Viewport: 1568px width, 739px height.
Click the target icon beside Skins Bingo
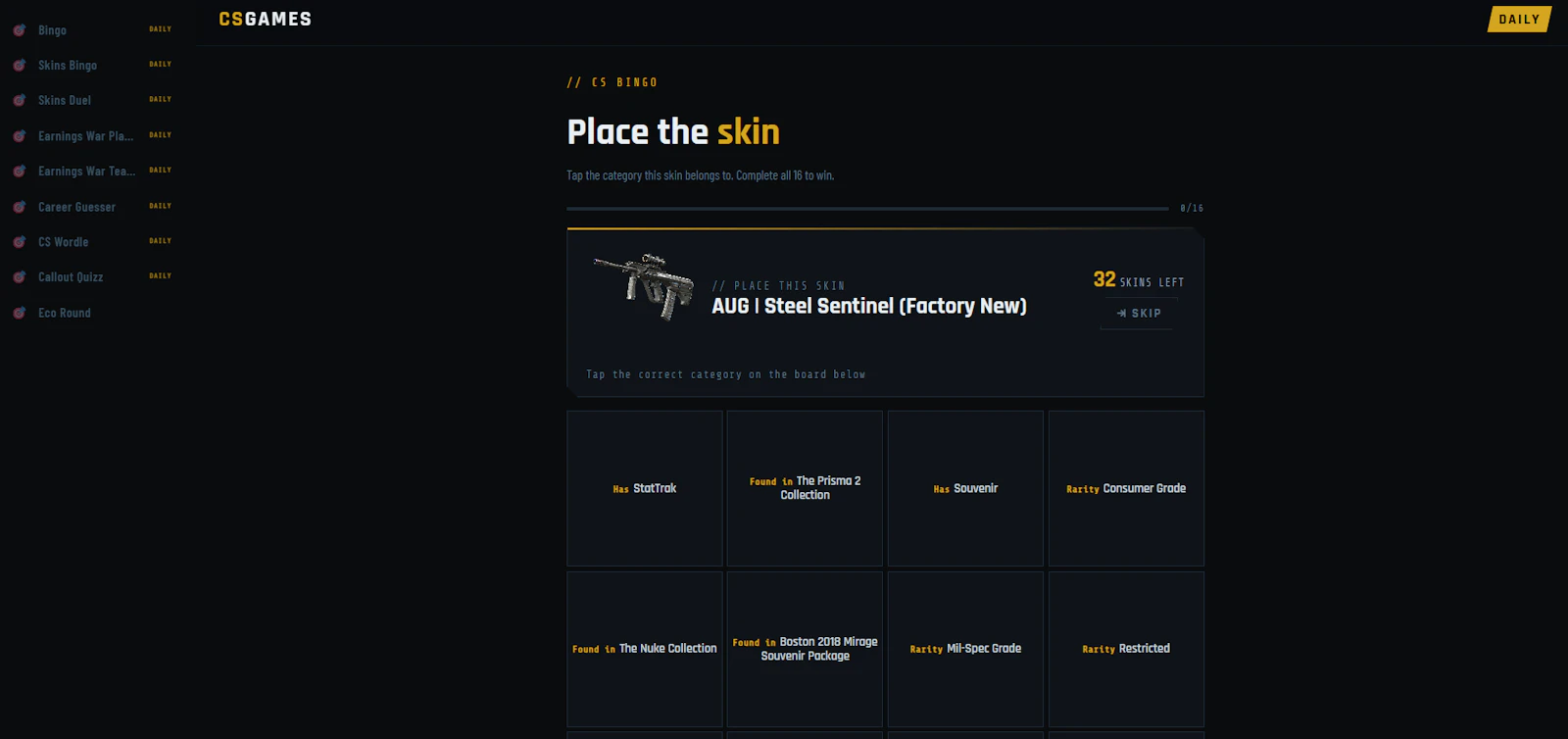click(x=18, y=65)
